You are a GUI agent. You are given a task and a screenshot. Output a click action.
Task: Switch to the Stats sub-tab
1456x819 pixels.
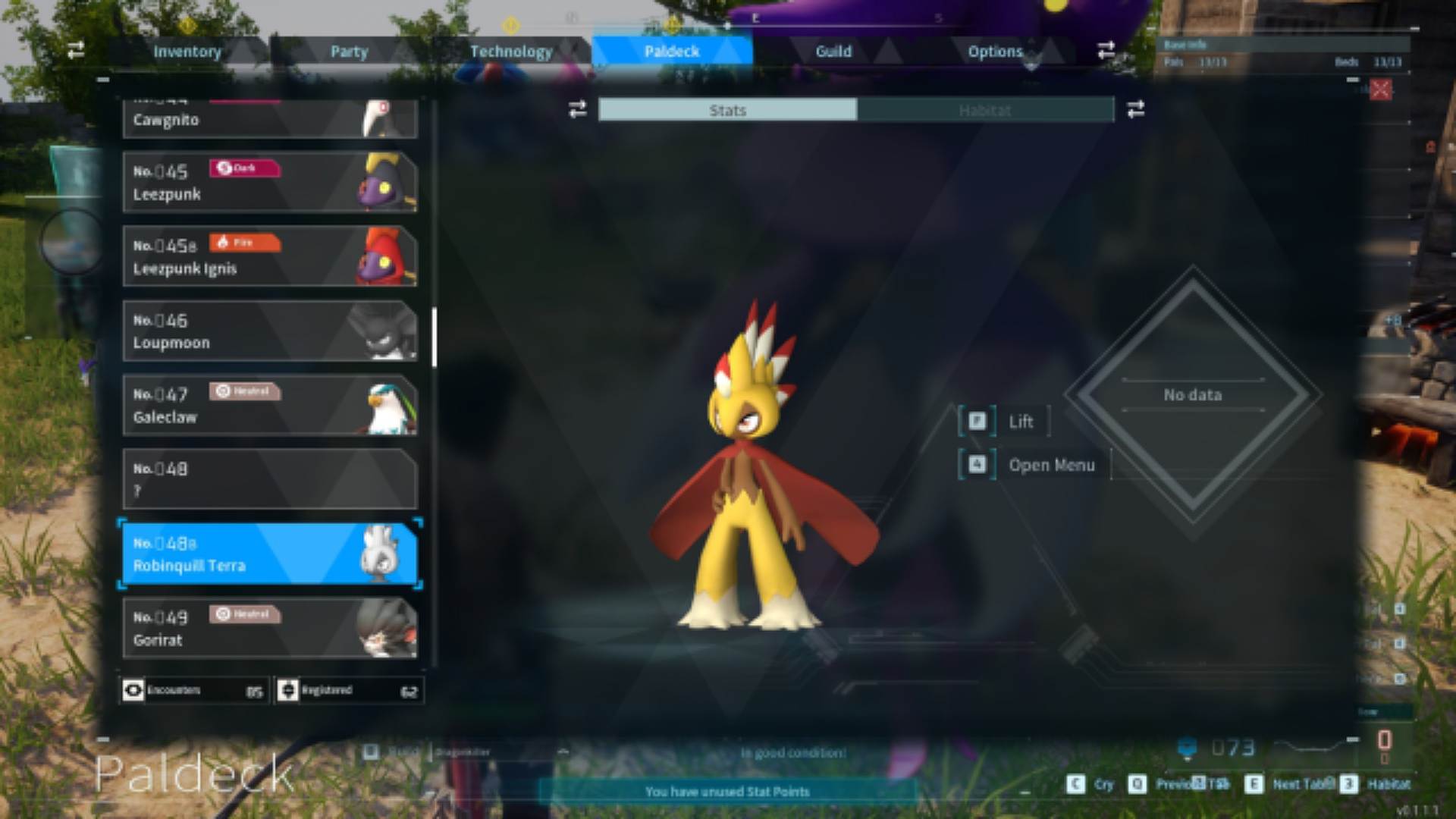tap(727, 111)
